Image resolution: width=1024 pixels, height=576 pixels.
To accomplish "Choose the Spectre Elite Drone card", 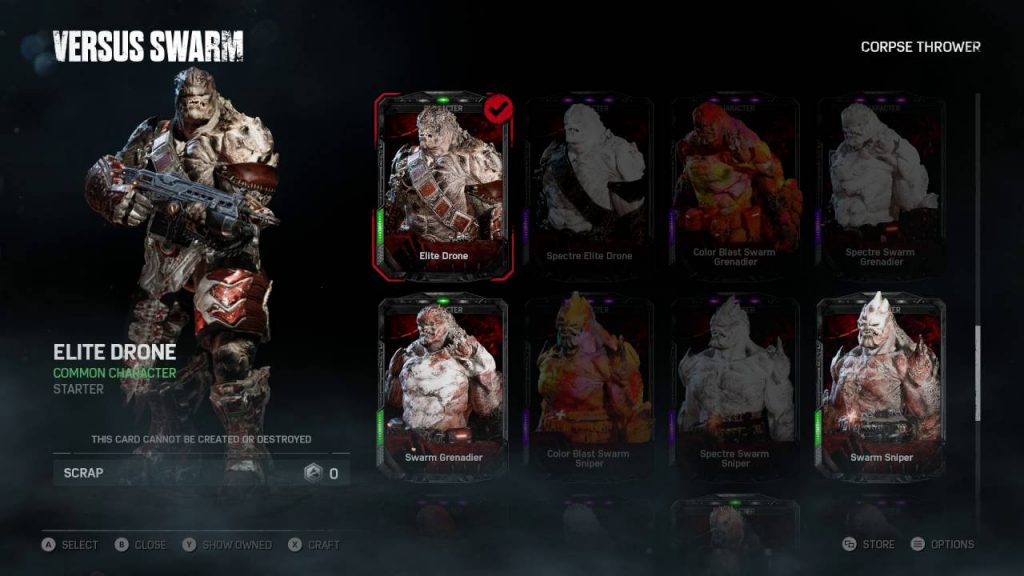I will pos(589,186).
